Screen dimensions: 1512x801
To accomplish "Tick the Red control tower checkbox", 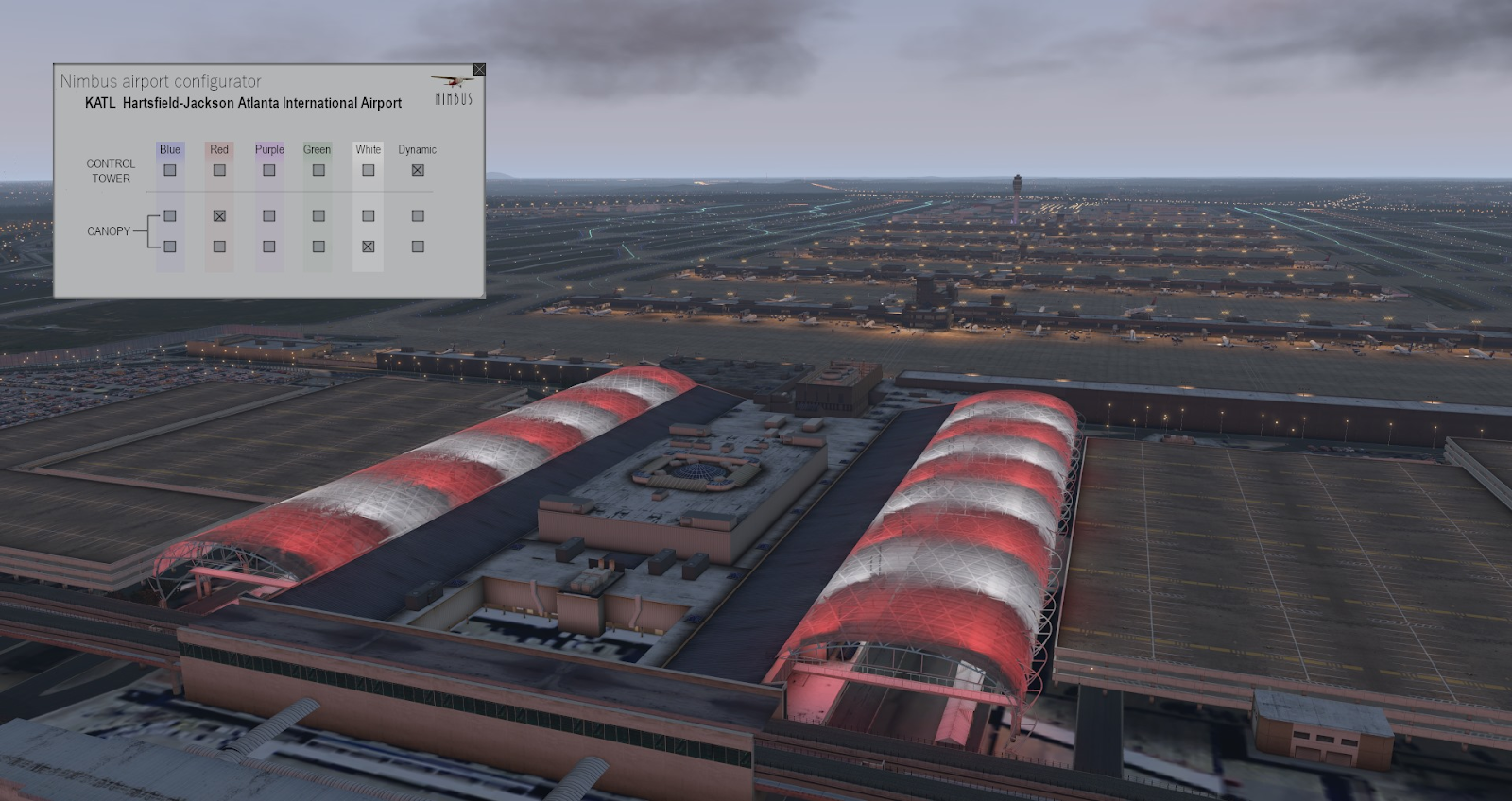I will click(219, 170).
